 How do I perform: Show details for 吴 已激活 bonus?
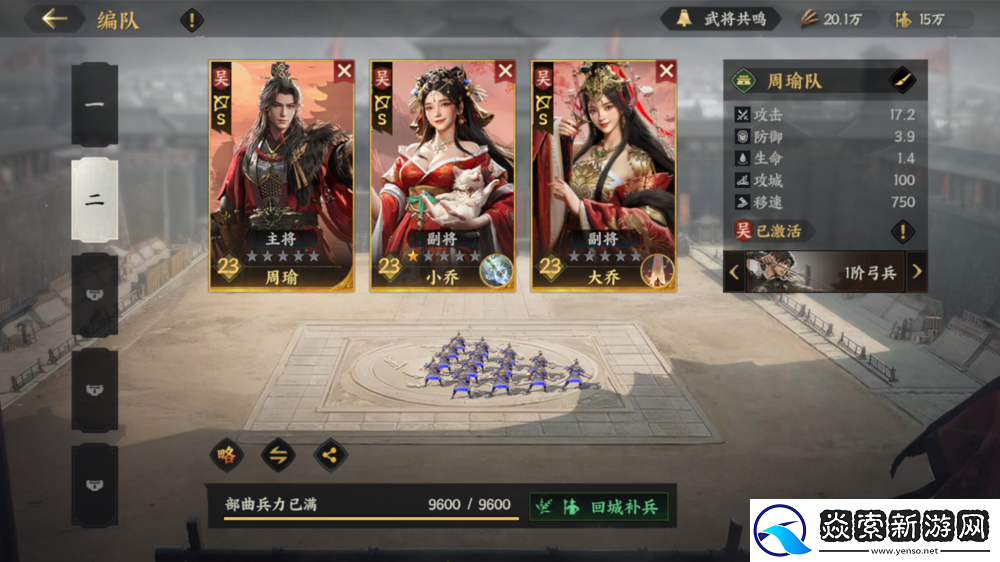point(903,232)
